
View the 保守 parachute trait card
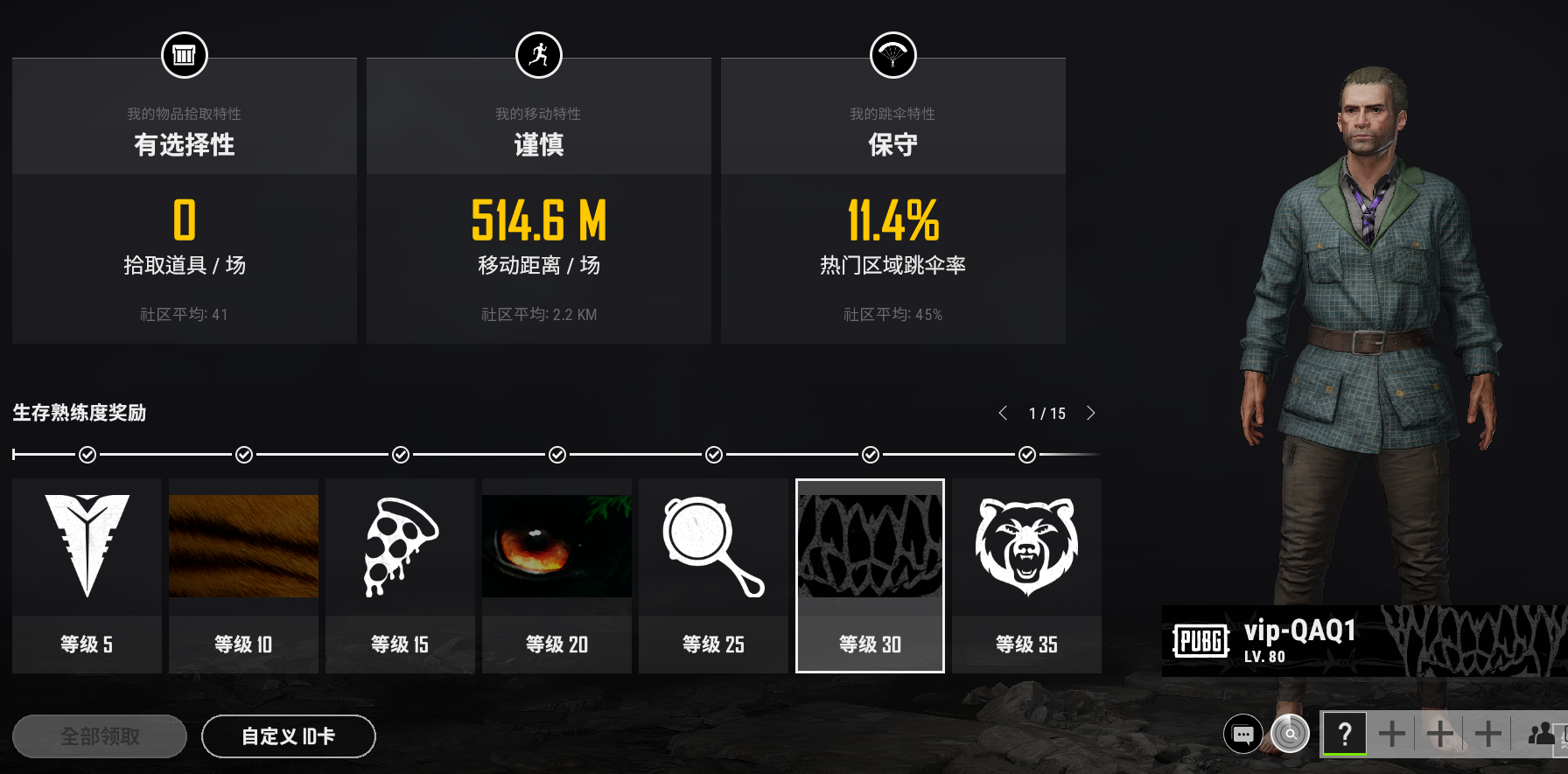pyautogui.click(x=892, y=201)
